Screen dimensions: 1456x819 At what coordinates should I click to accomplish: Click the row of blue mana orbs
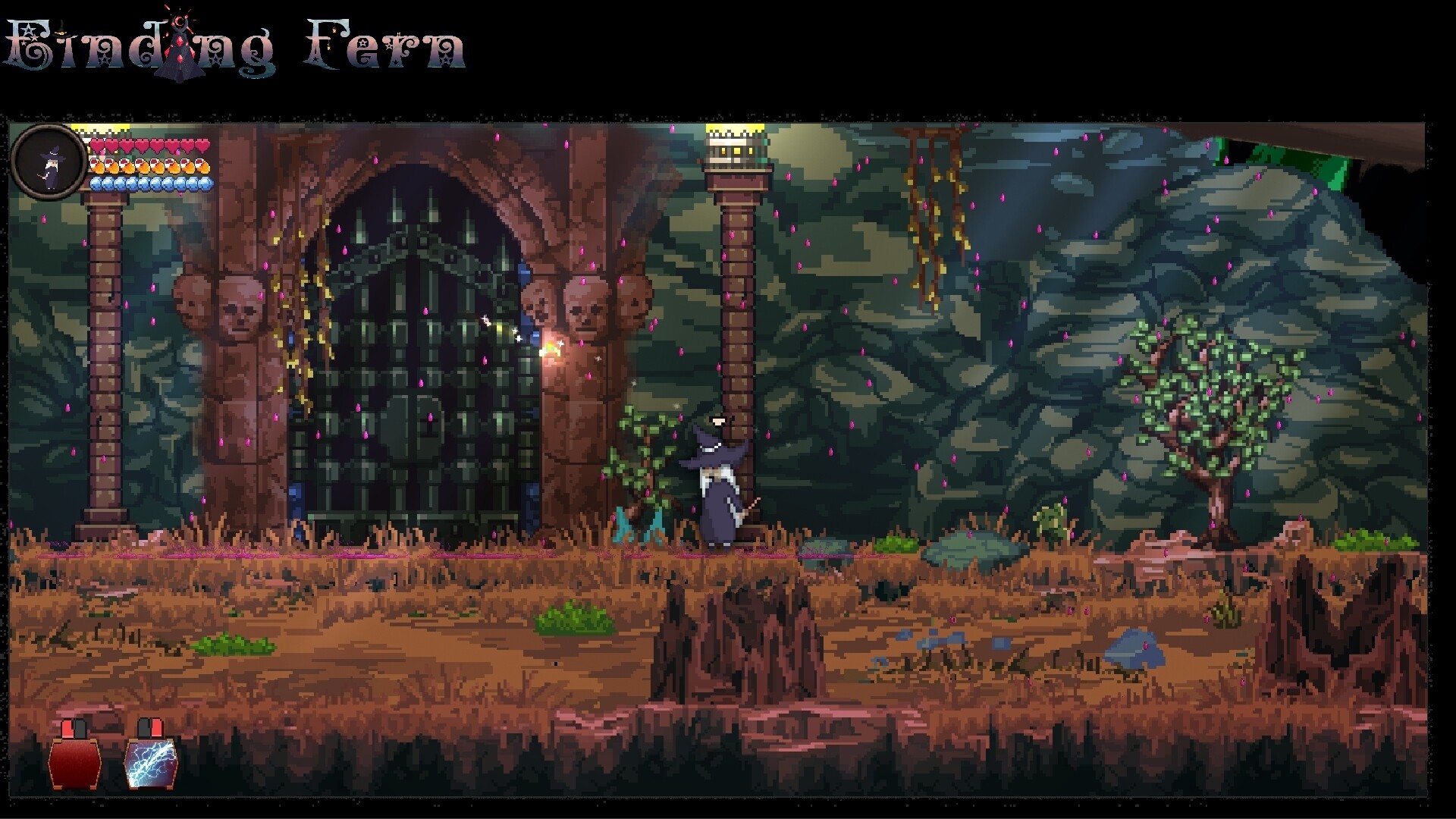tap(150, 184)
